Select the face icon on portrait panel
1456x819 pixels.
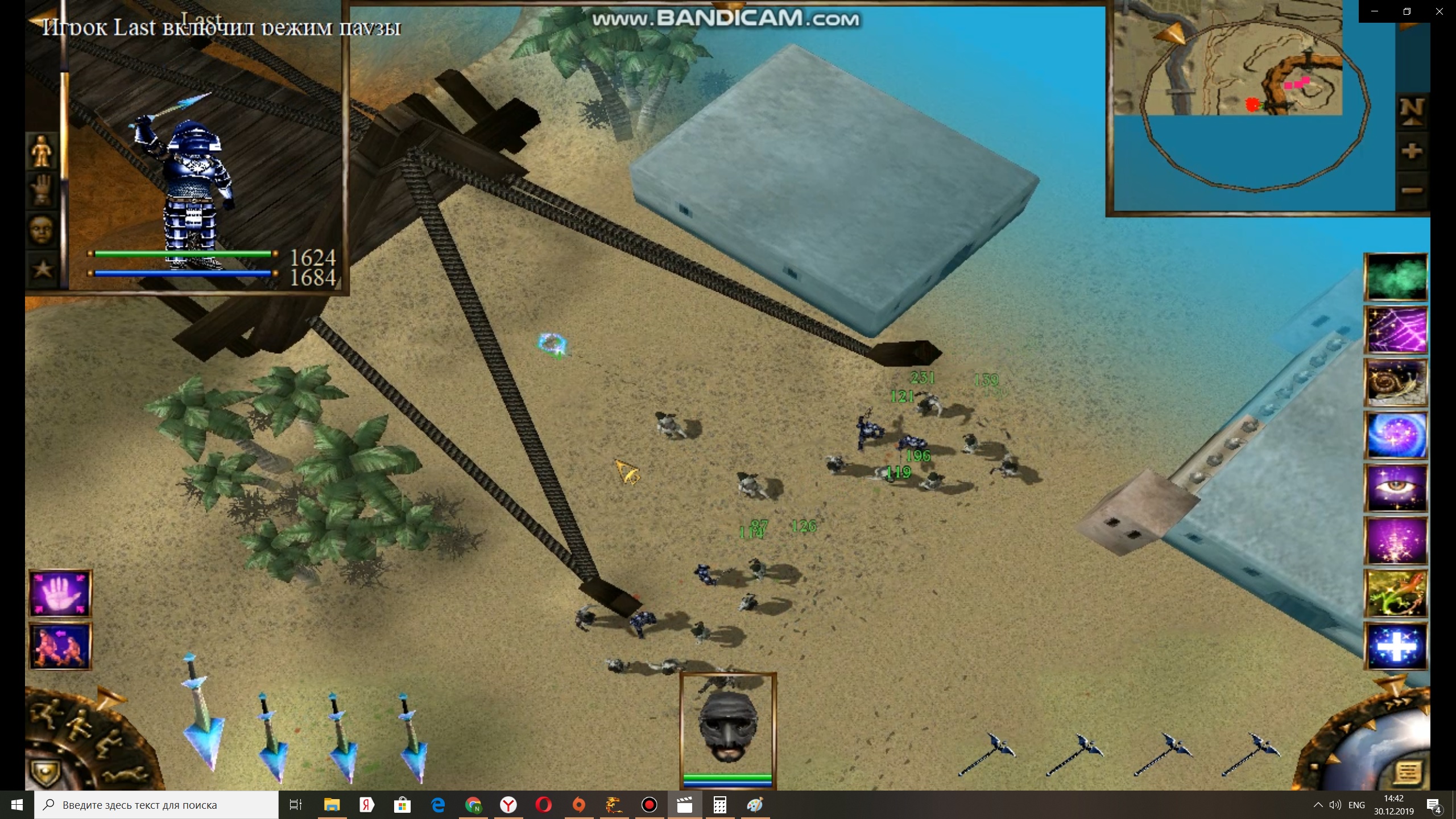[x=42, y=230]
